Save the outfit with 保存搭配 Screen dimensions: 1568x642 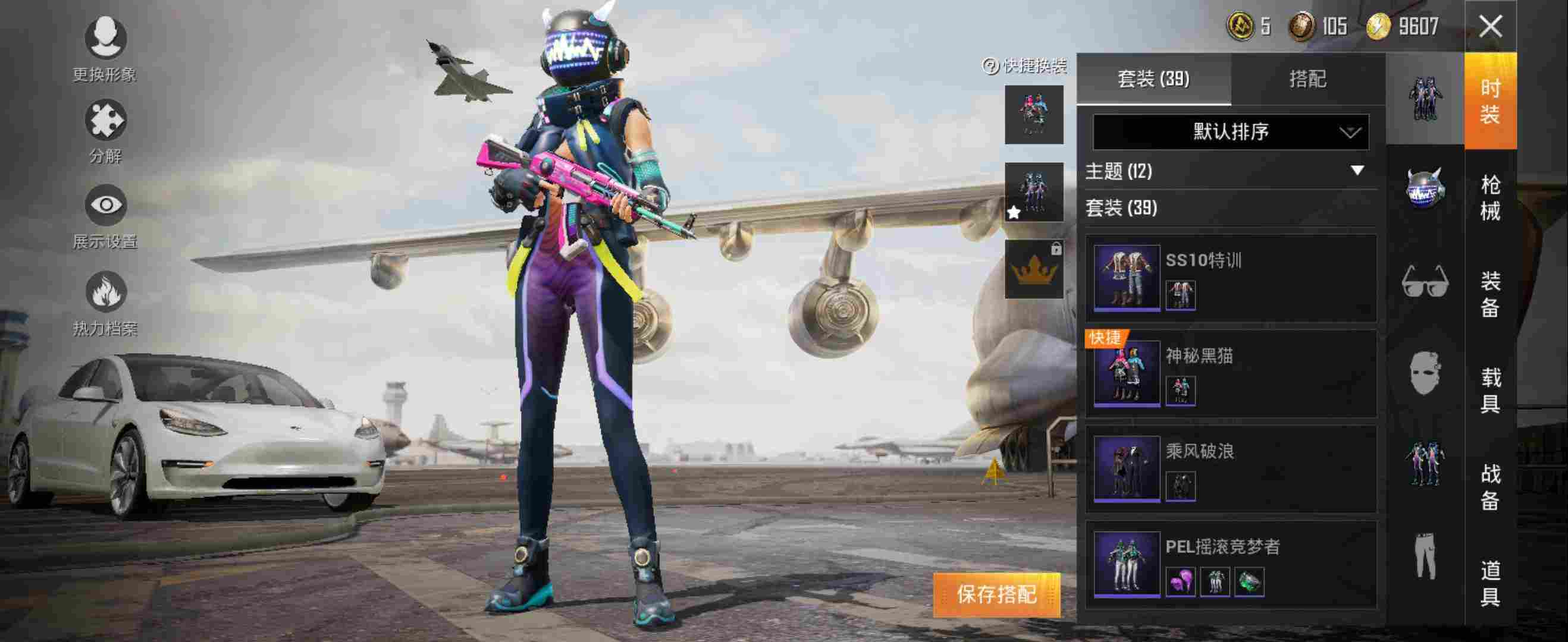pyautogui.click(x=996, y=594)
